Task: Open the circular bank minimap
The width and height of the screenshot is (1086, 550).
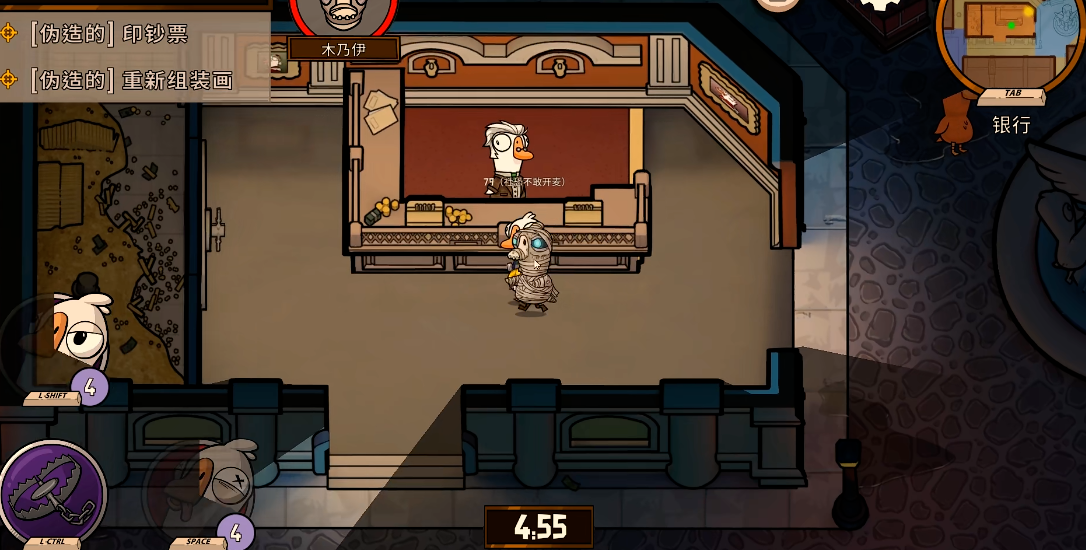Action: coord(998,38)
